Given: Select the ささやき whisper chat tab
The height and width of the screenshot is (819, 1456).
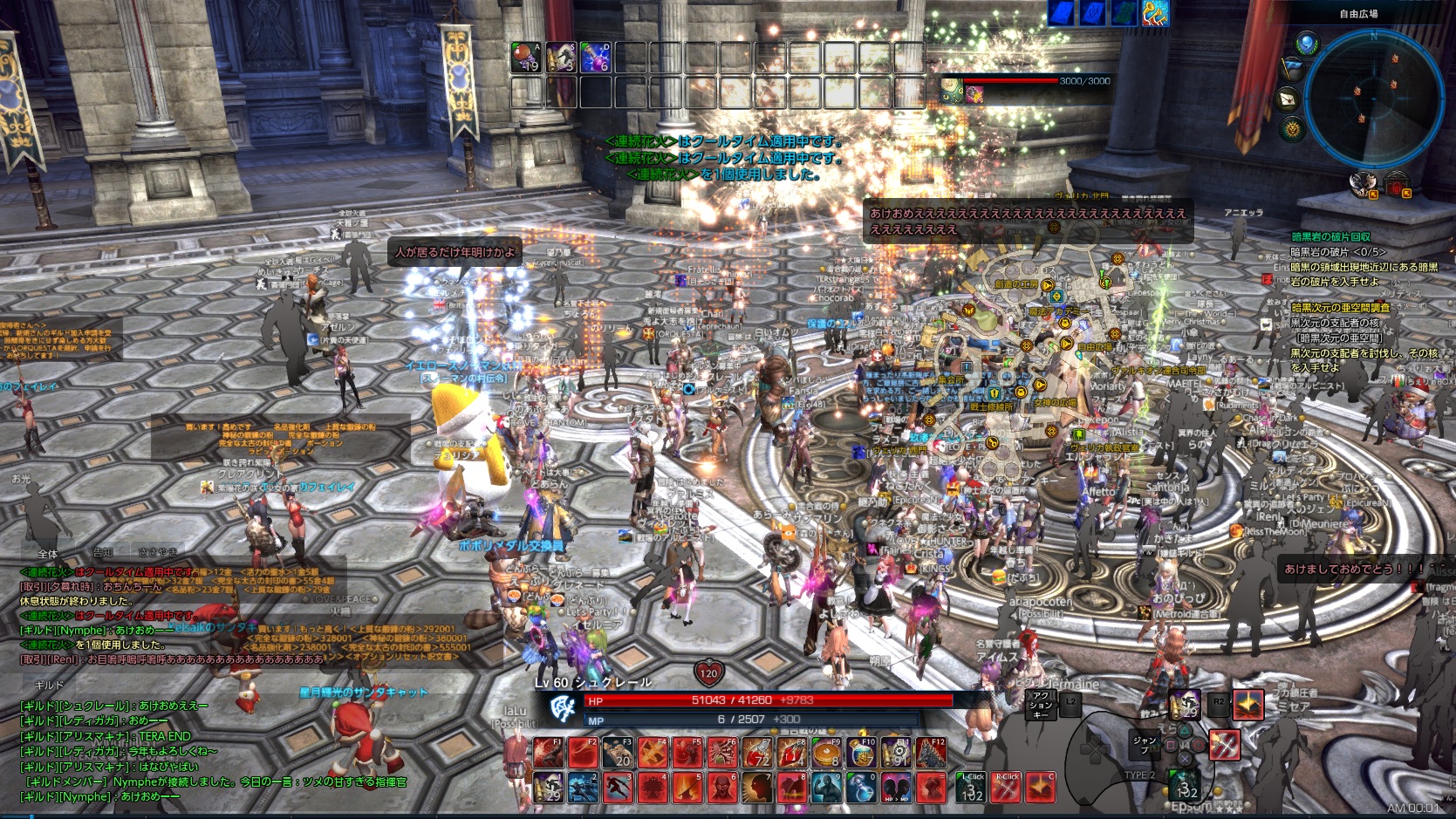Looking at the screenshot, I should [x=158, y=552].
